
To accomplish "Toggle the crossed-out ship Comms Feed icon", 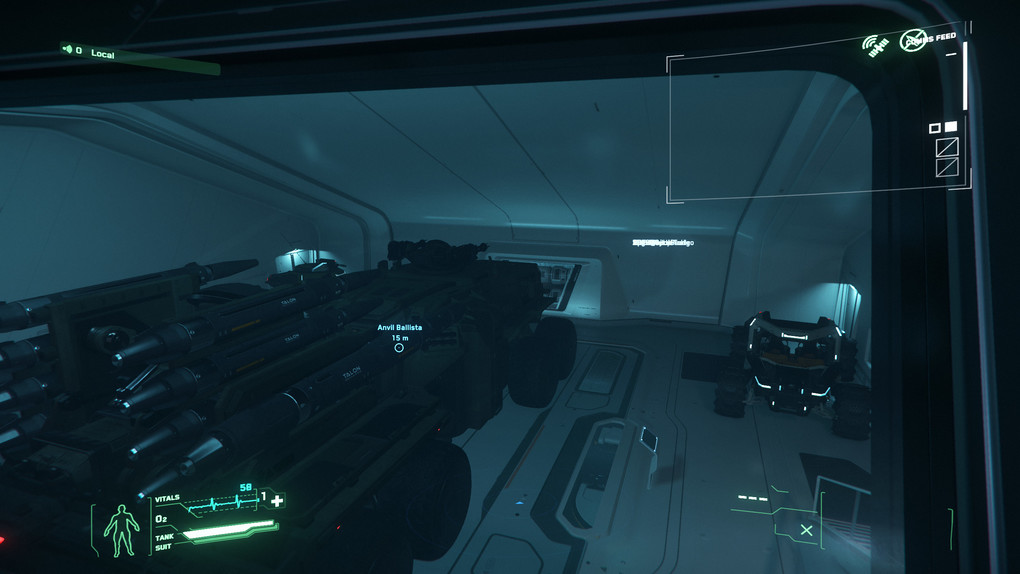I will point(913,40).
